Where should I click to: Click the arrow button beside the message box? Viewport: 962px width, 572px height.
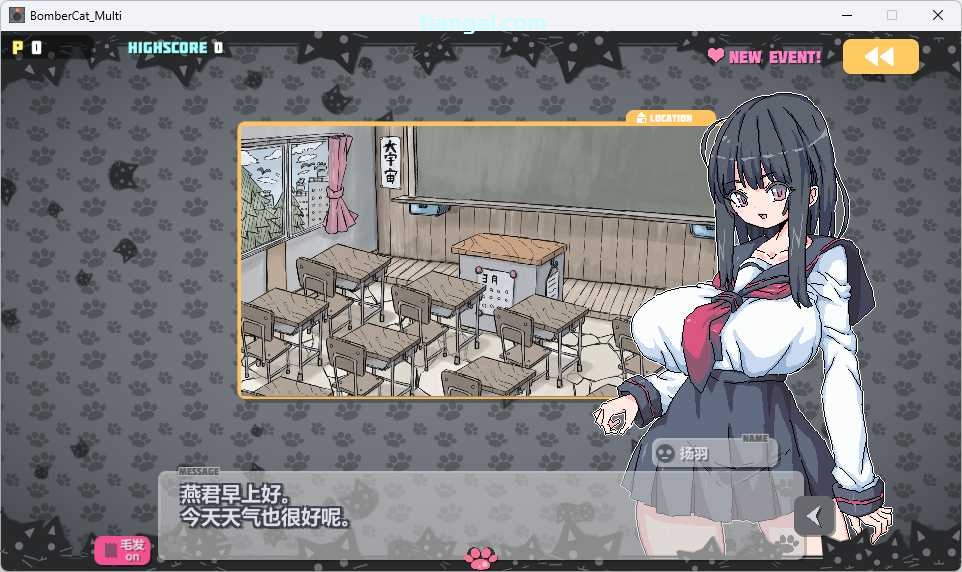point(814,516)
